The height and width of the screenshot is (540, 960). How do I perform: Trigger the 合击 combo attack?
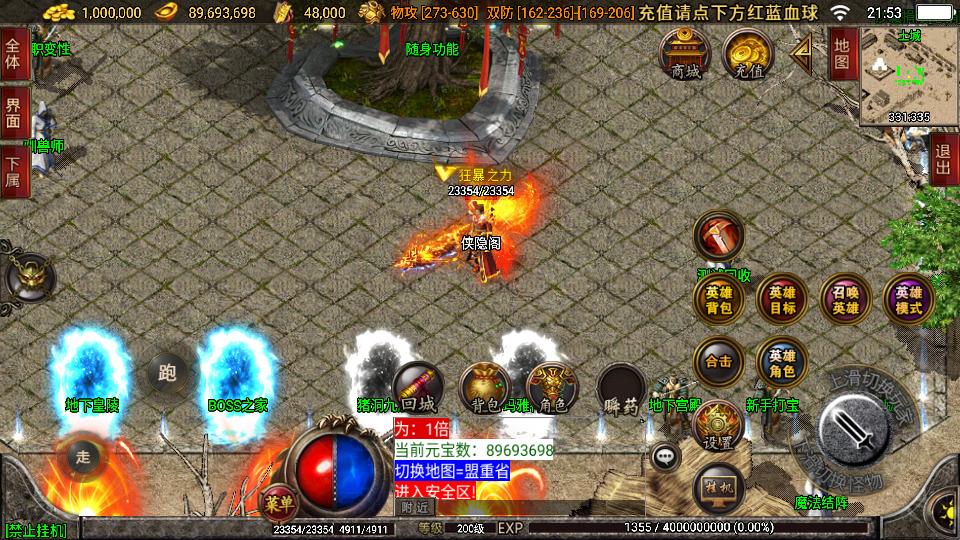click(719, 362)
